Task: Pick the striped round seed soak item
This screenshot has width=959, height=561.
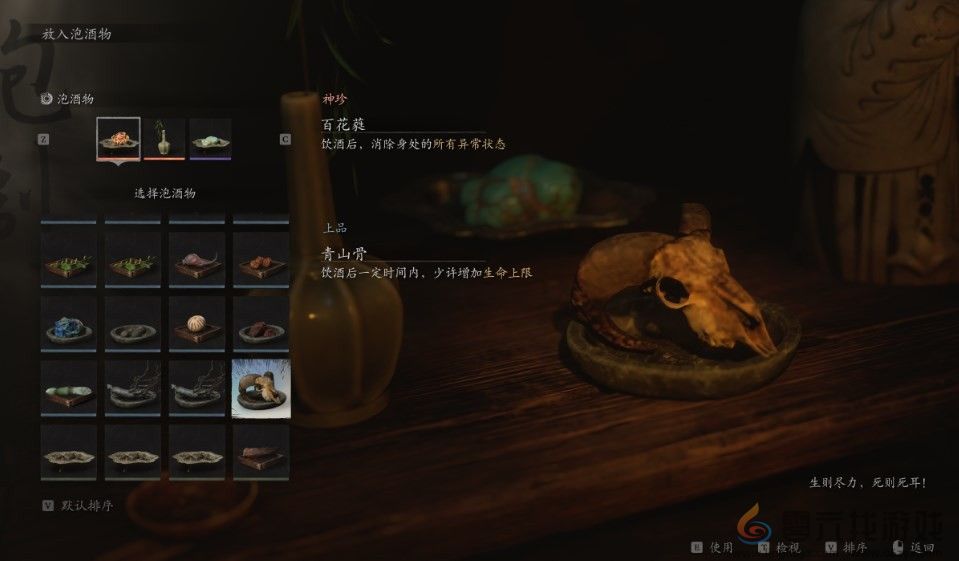Action: point(197,326)
